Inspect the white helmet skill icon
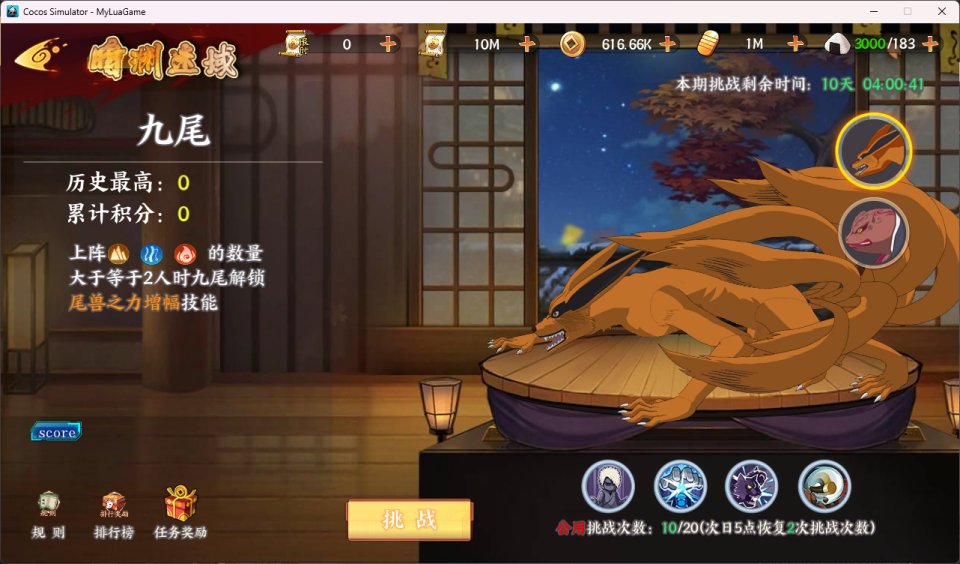This screenshot has height=564, width=960. 824,486
